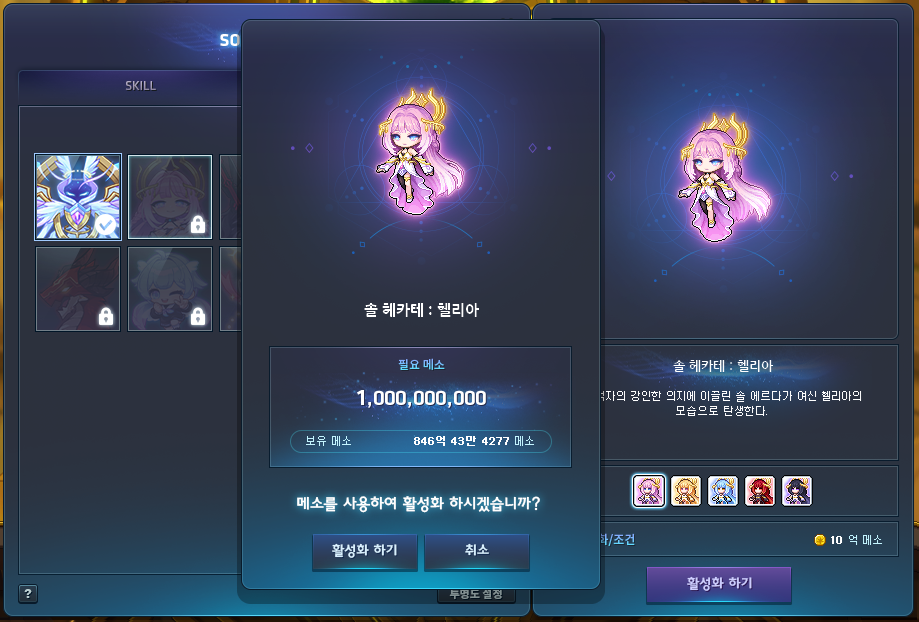Open help with the question mark button
The image size is (919, 622).
pos(28,594)
